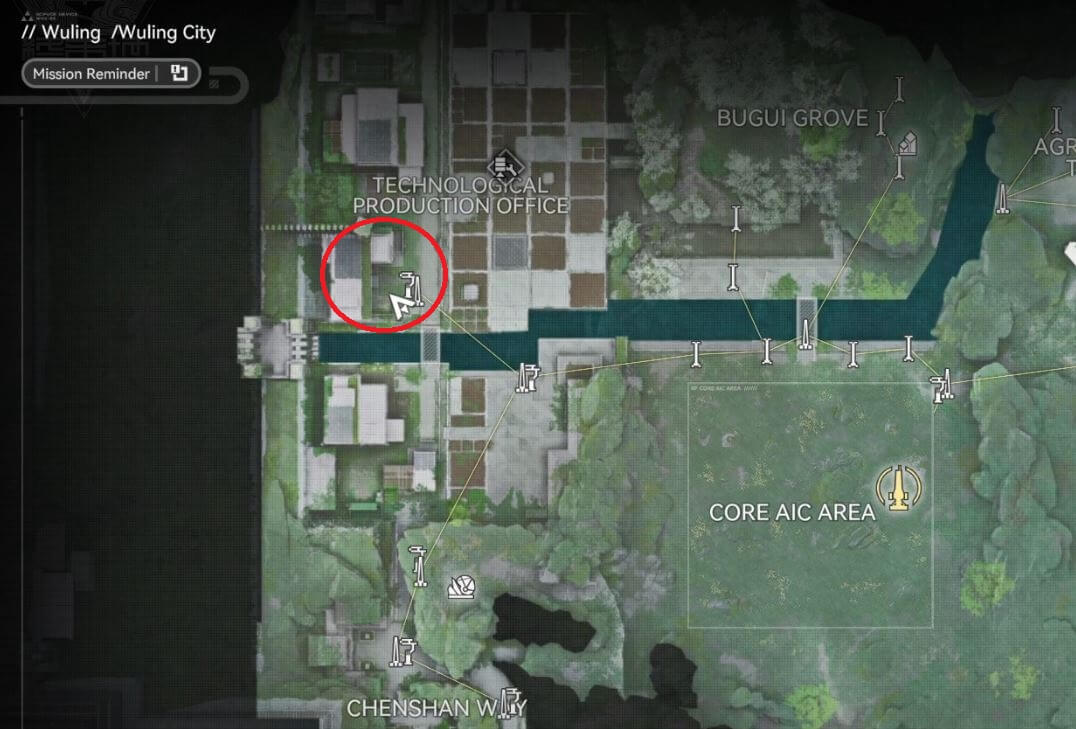Click the relay tower at Core AIC corner

click(x=940, y=387)
